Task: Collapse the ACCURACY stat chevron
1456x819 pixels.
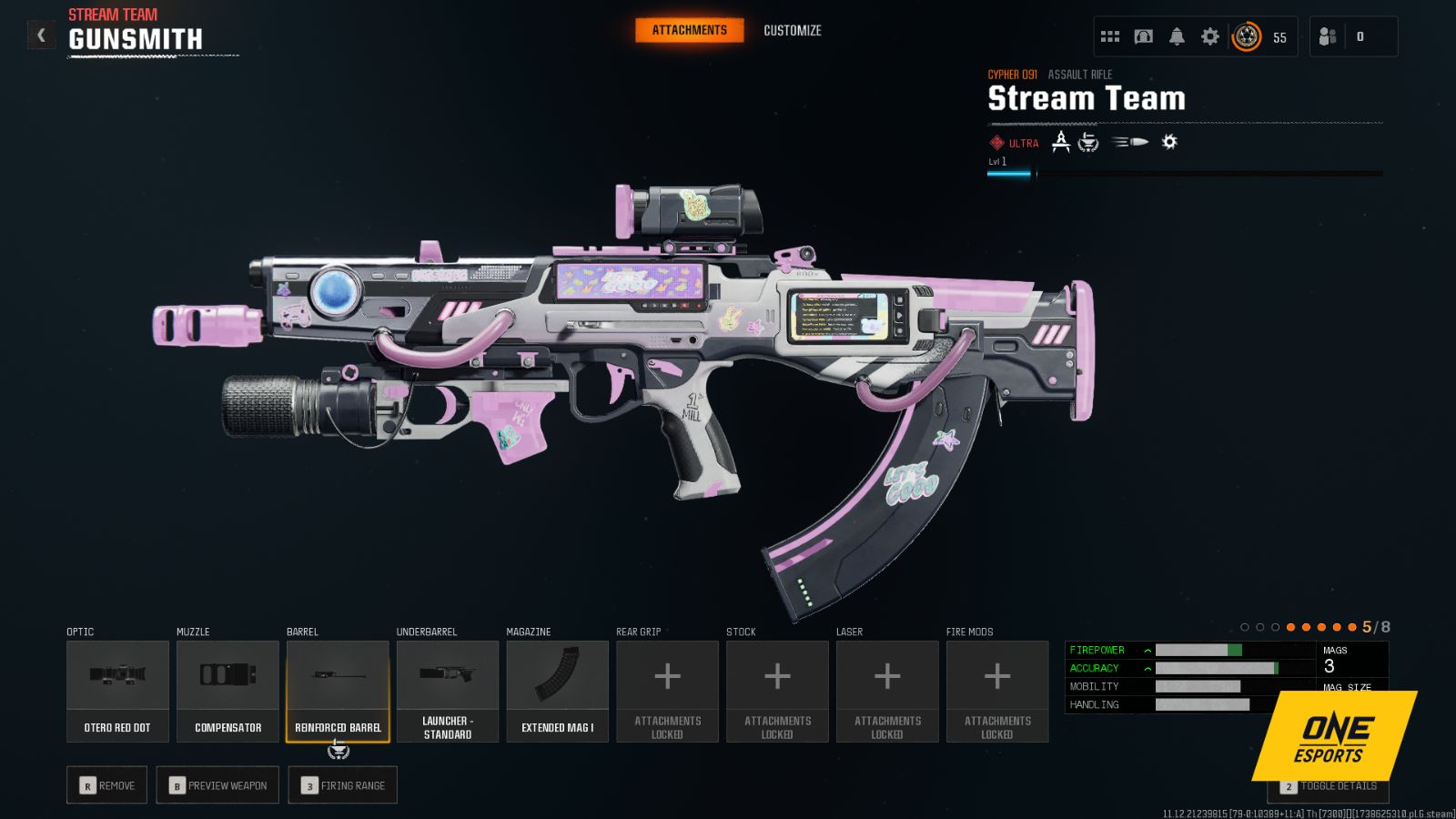Action: 1146,668
